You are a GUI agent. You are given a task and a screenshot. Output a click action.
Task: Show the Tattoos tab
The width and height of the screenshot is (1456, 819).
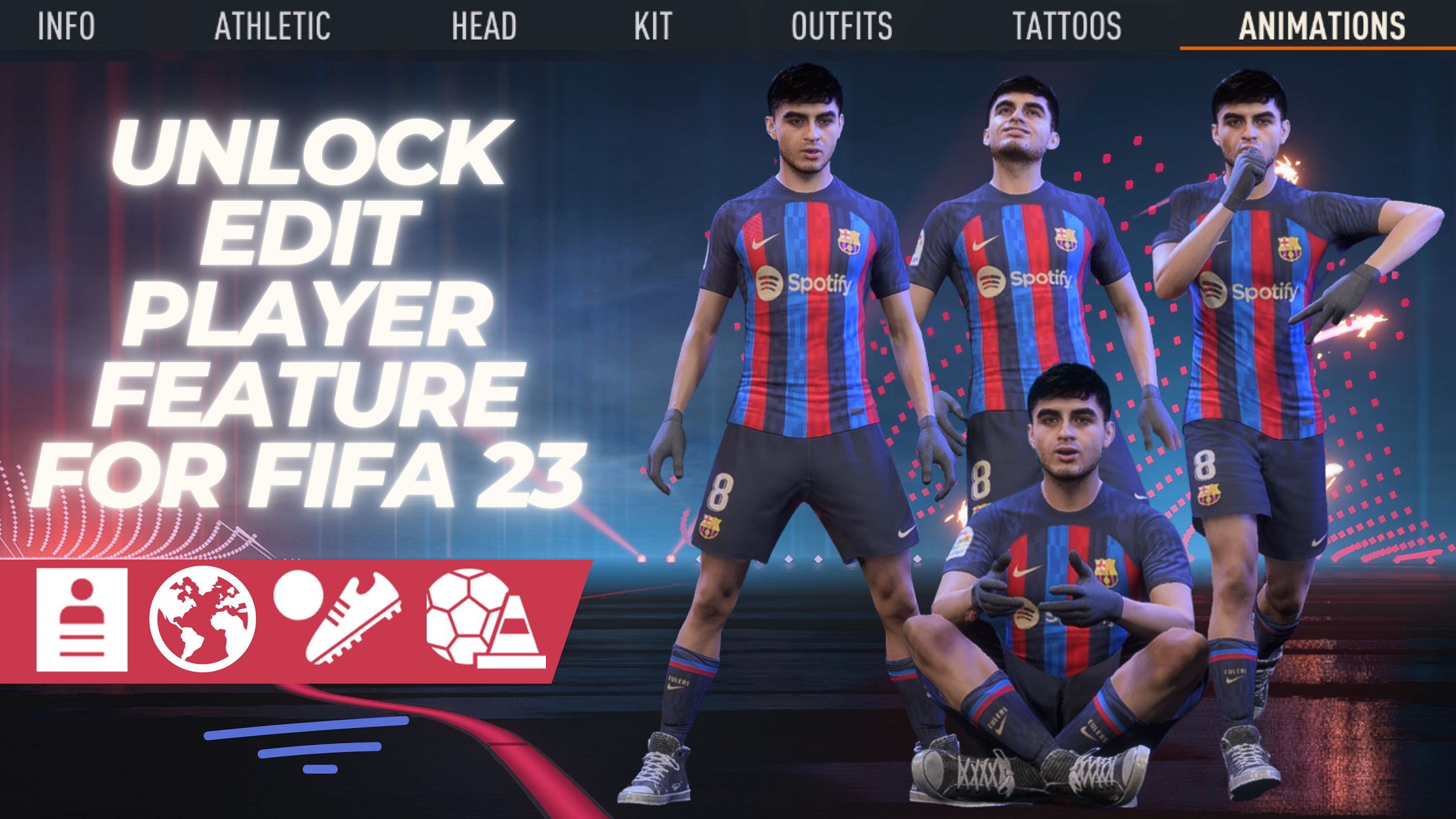(1067, 27)
